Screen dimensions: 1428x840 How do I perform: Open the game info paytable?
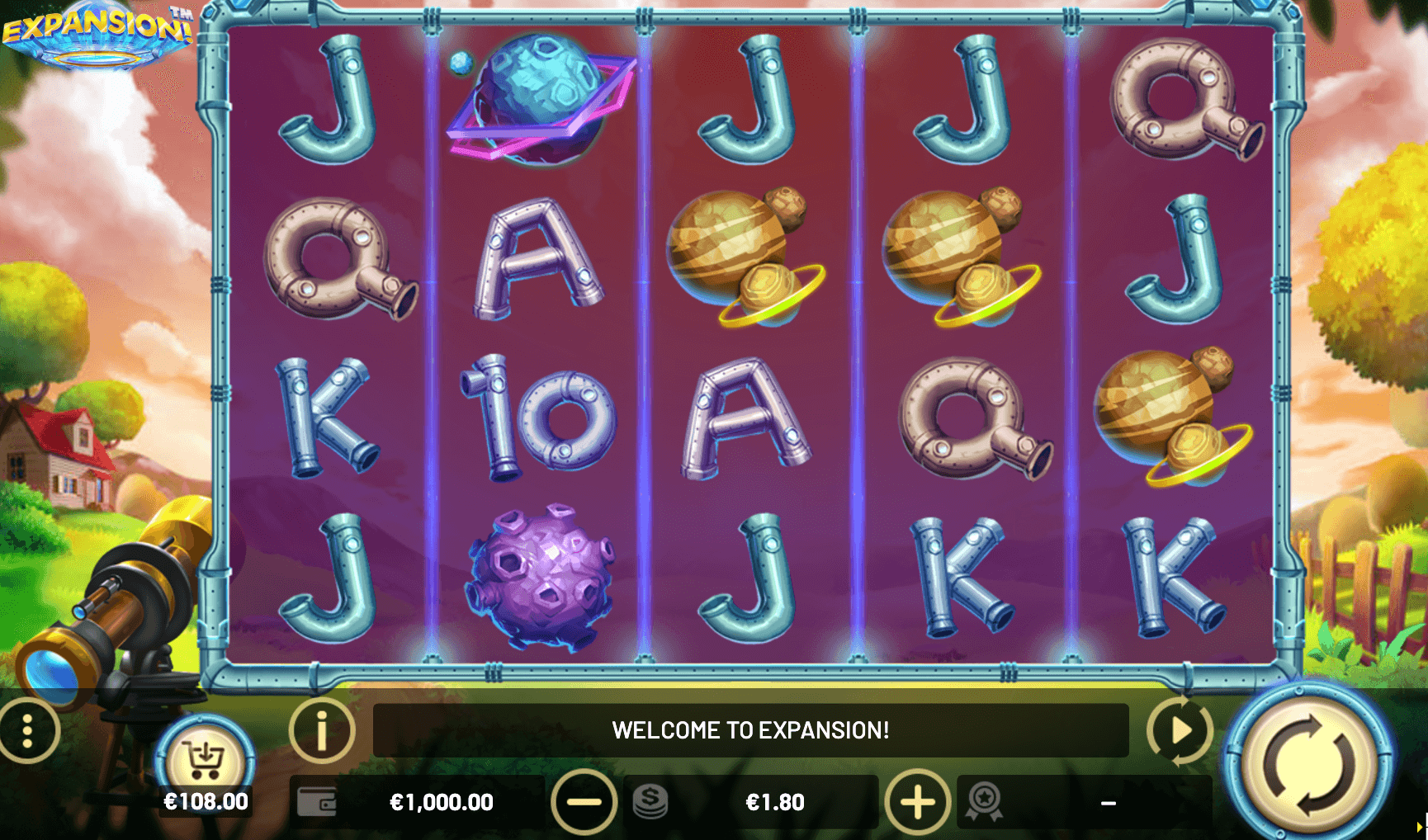click(322, 730)
